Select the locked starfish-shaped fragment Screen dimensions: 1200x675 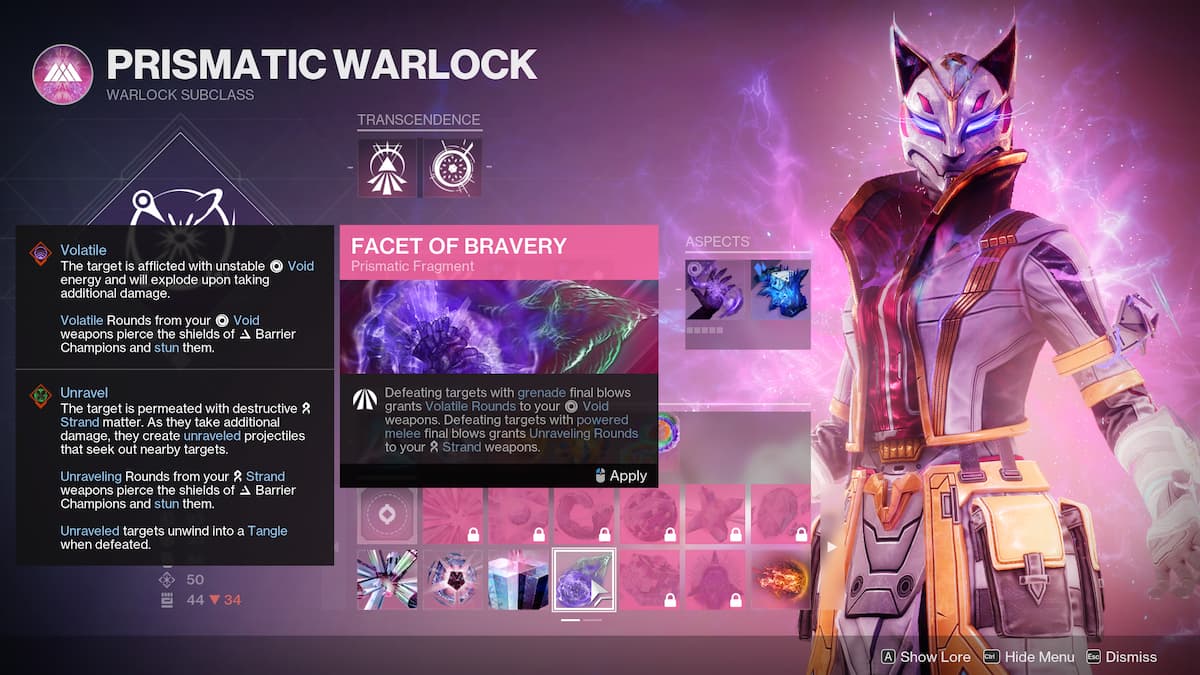point(715,515)
